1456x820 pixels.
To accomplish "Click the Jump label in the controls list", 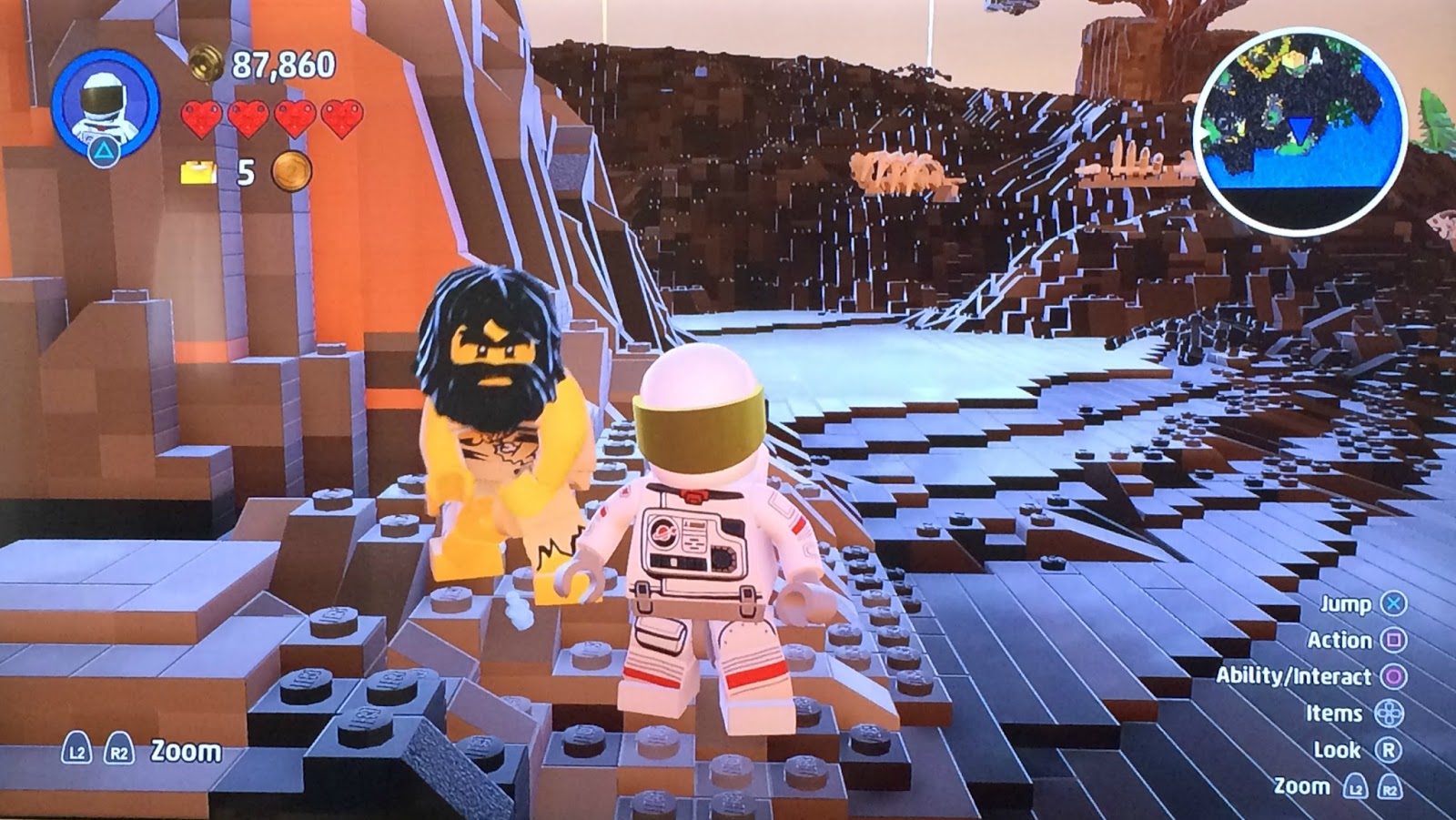I will click(1345, 603).
